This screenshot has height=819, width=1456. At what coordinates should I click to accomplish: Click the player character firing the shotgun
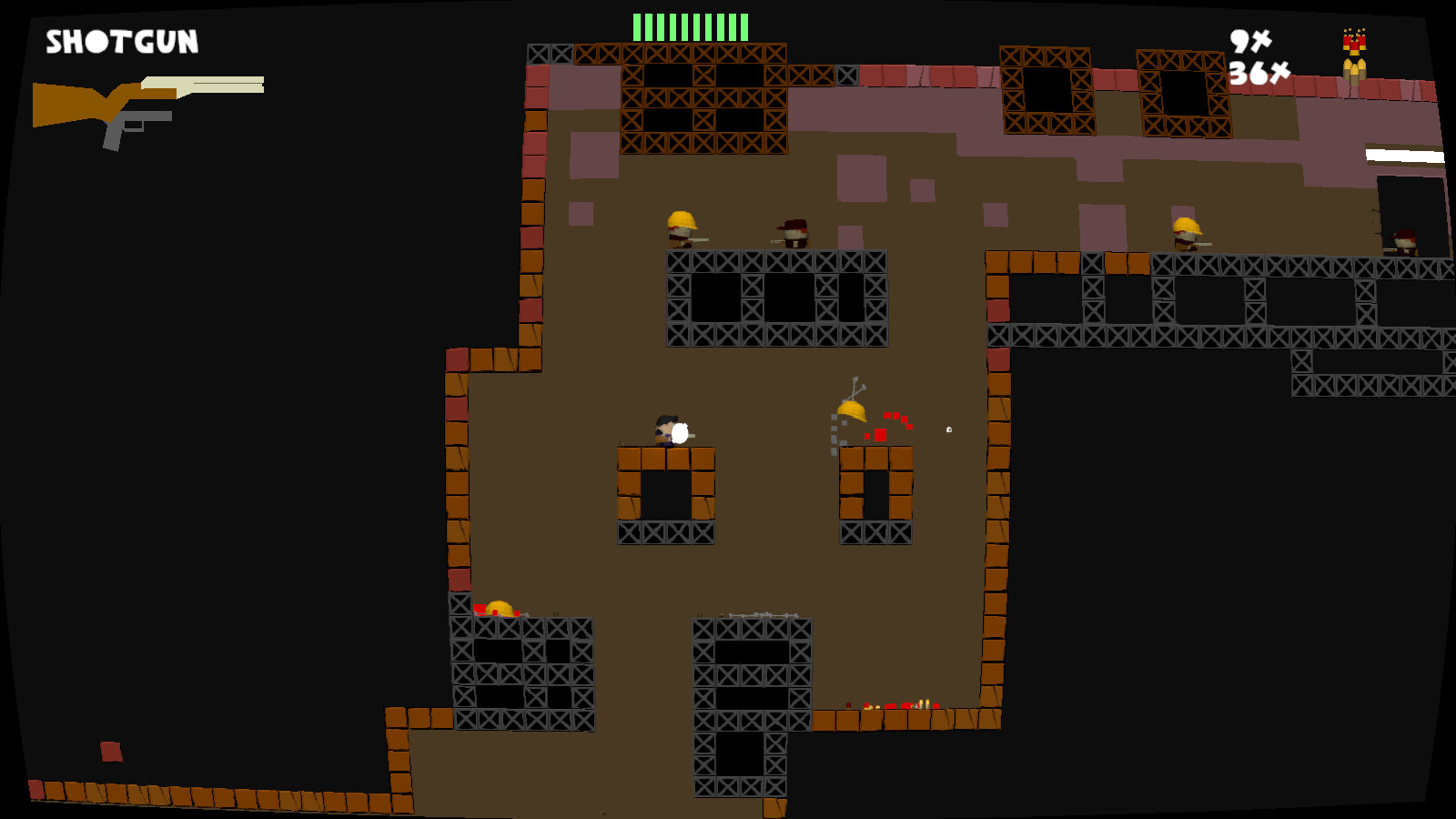(666, 430)
